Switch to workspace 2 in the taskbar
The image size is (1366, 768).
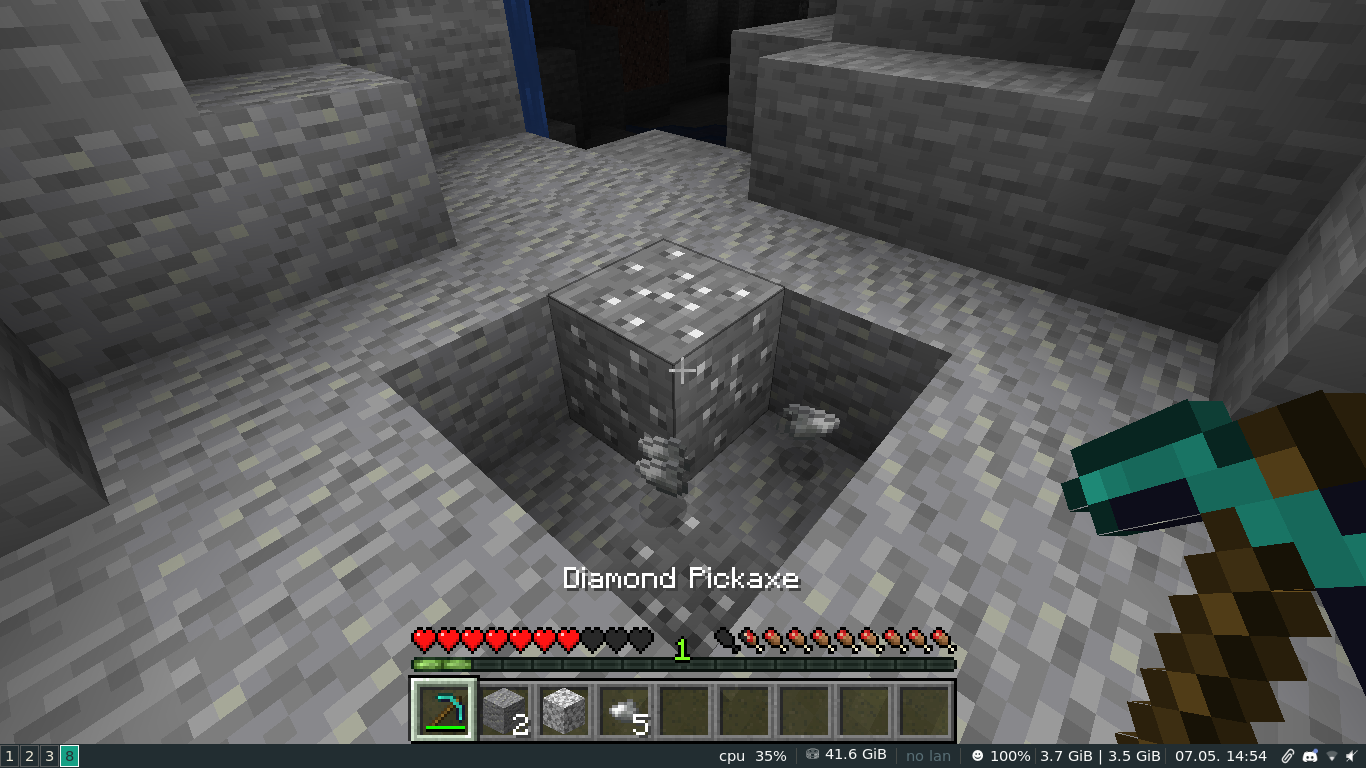[27, 755]
